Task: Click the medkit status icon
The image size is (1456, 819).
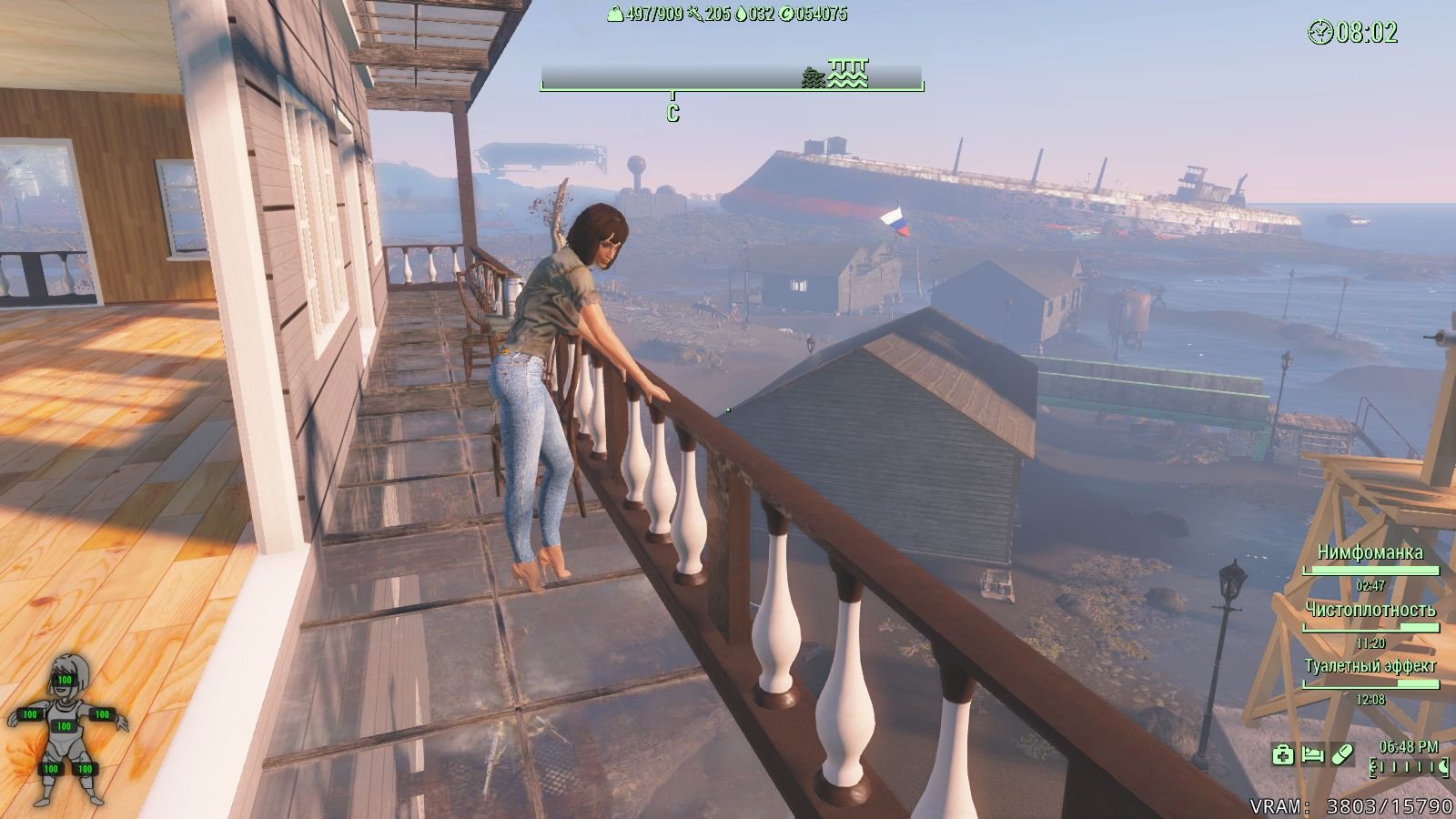Action: click(1282, 754)
